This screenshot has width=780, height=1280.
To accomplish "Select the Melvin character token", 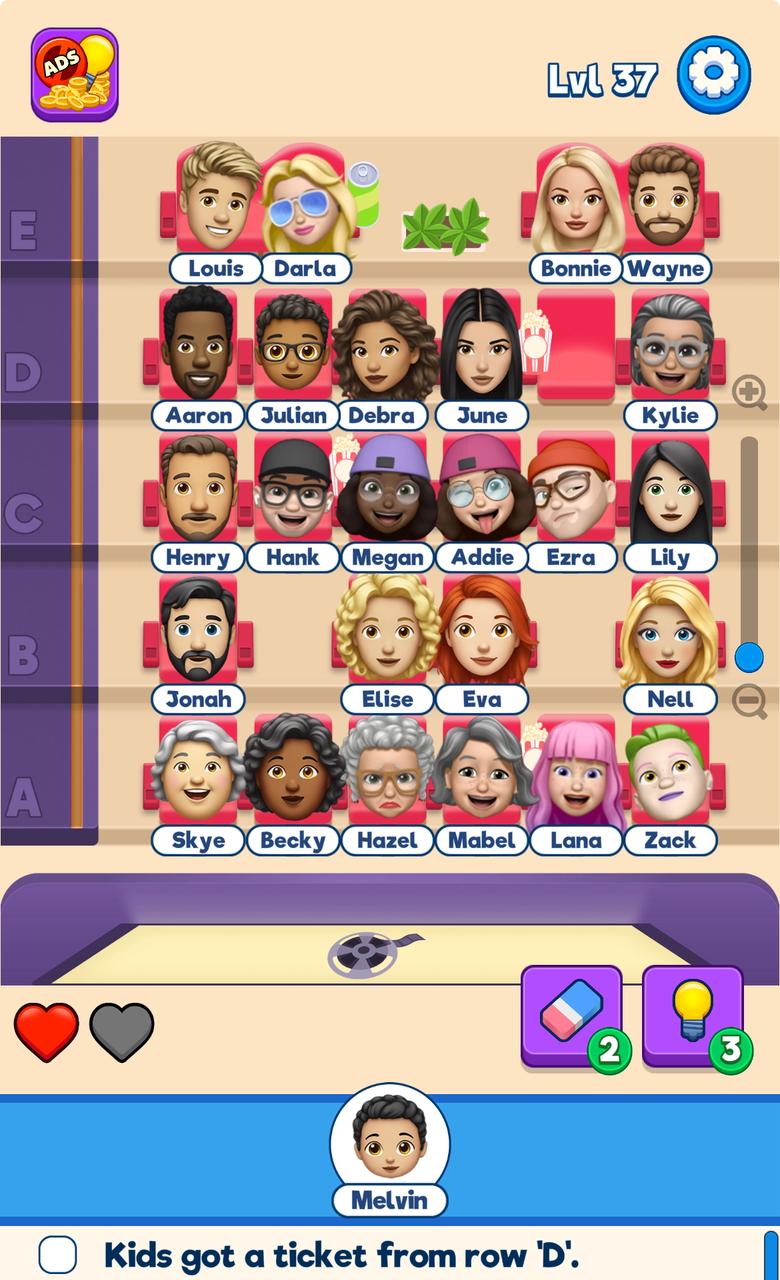I will tap(390, 1138).
